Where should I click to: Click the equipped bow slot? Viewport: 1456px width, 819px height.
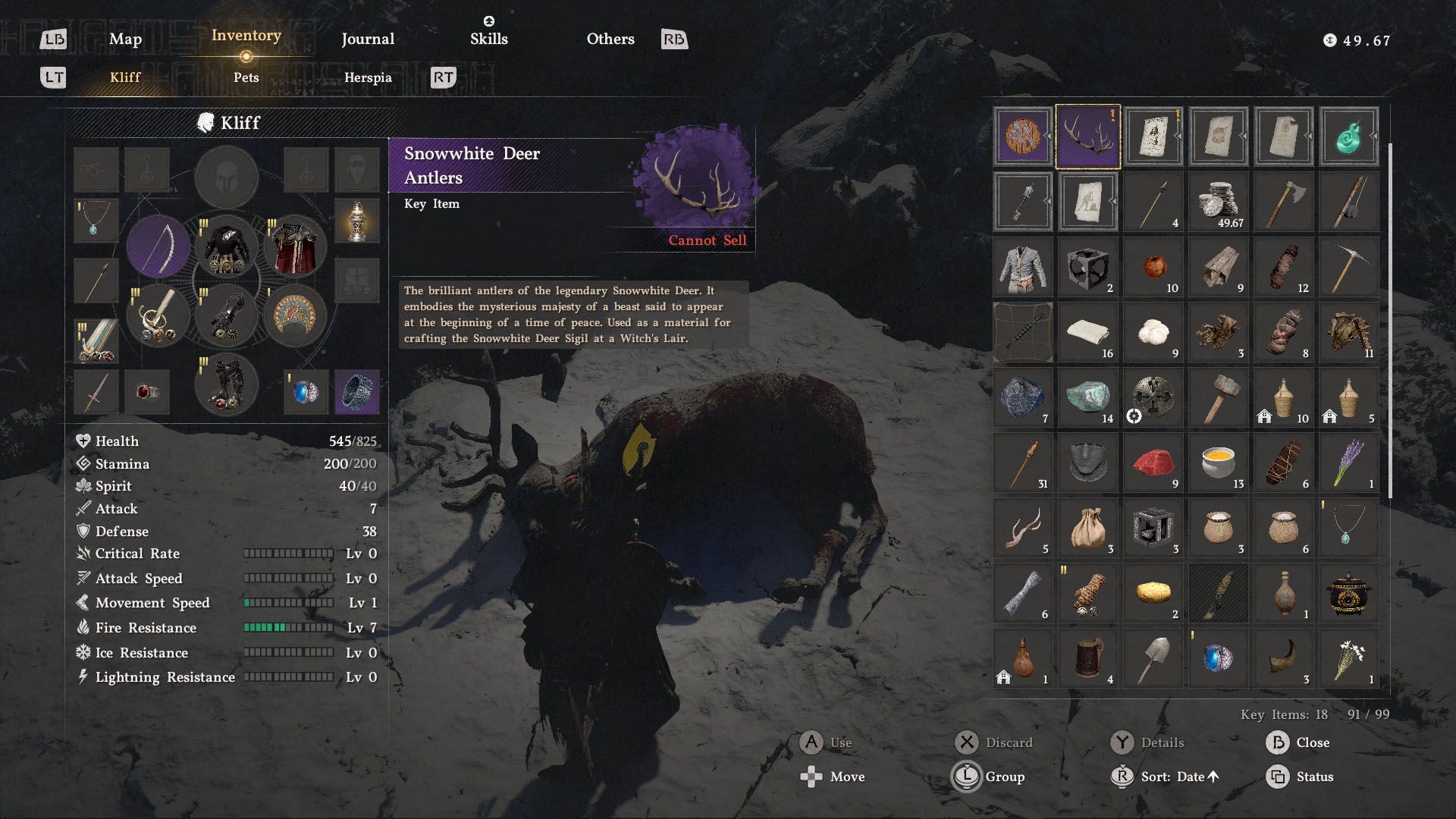point(158,247)
